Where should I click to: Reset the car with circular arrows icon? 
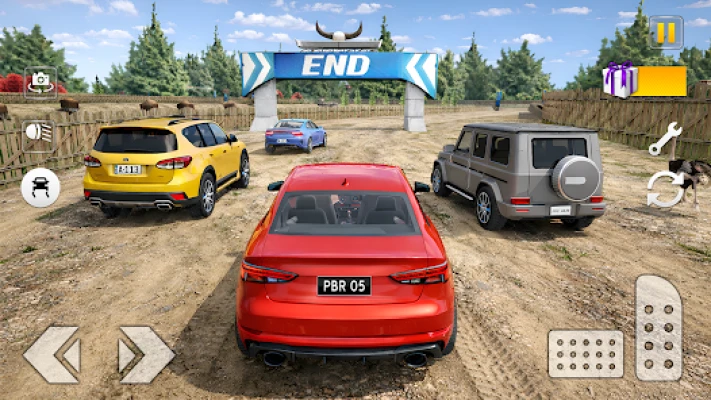point(665,189)
